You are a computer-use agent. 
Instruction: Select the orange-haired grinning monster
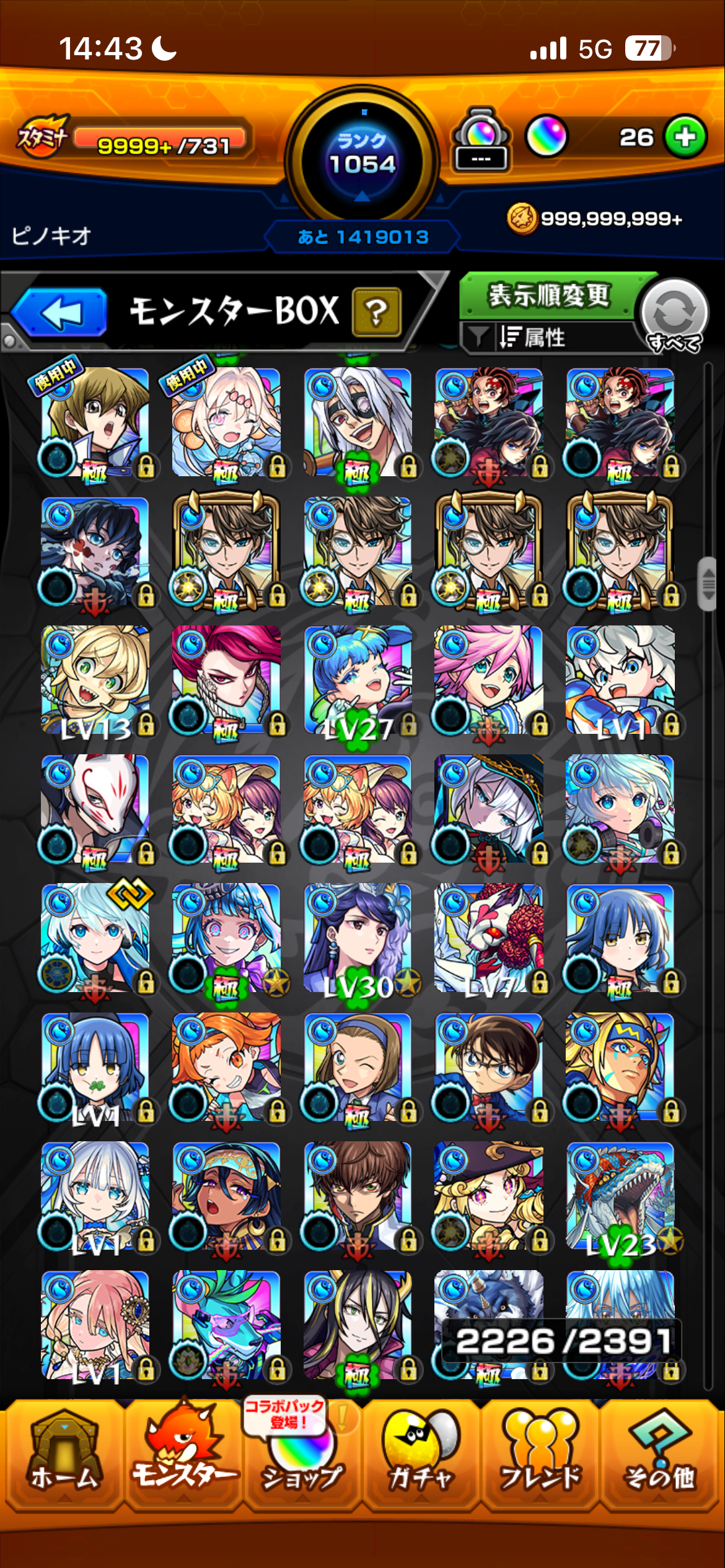226,1066
